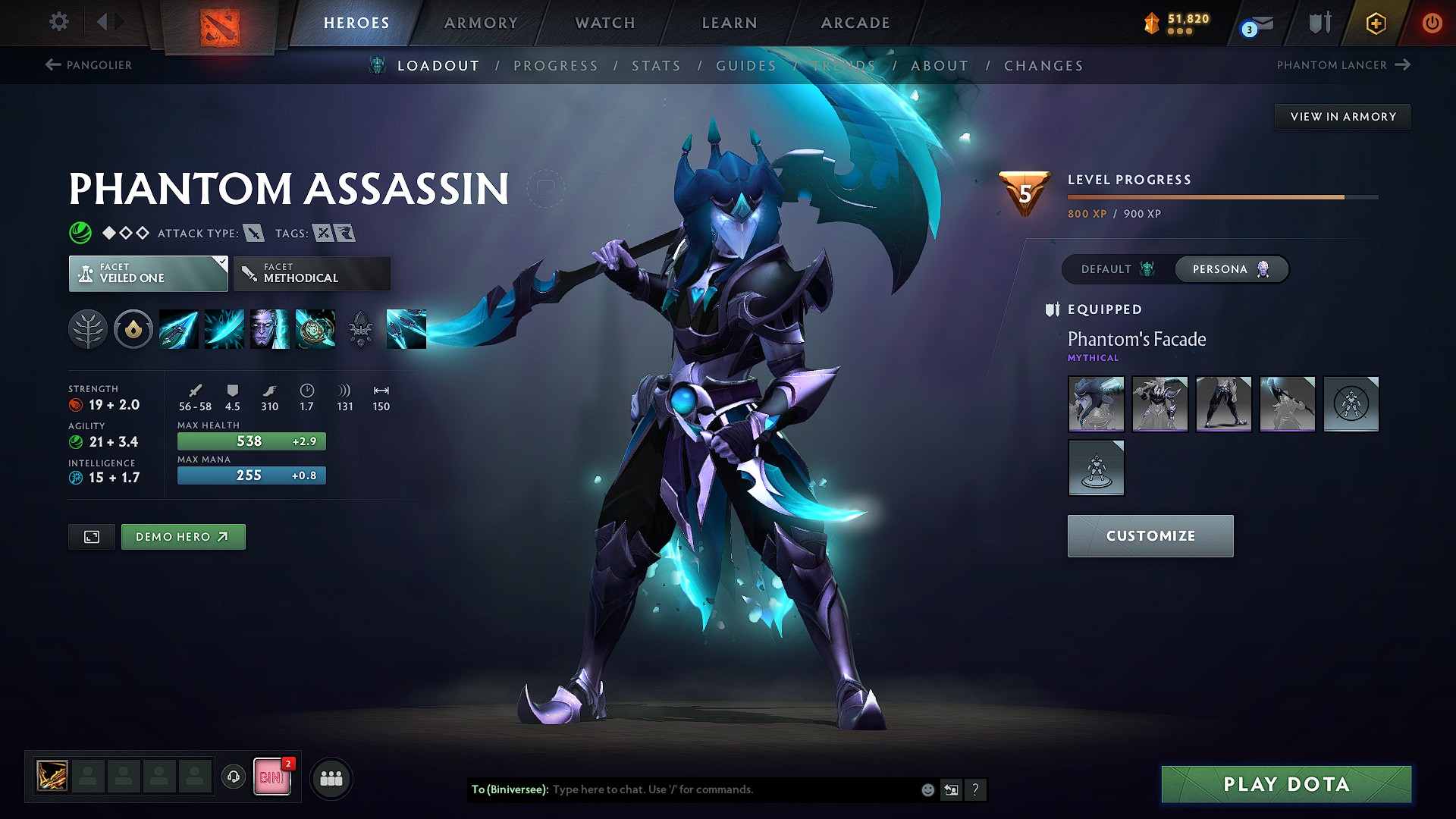Expand the Veiled One facet dropdown
This screenshot has width=1456, height=819.
click(148, 273)
